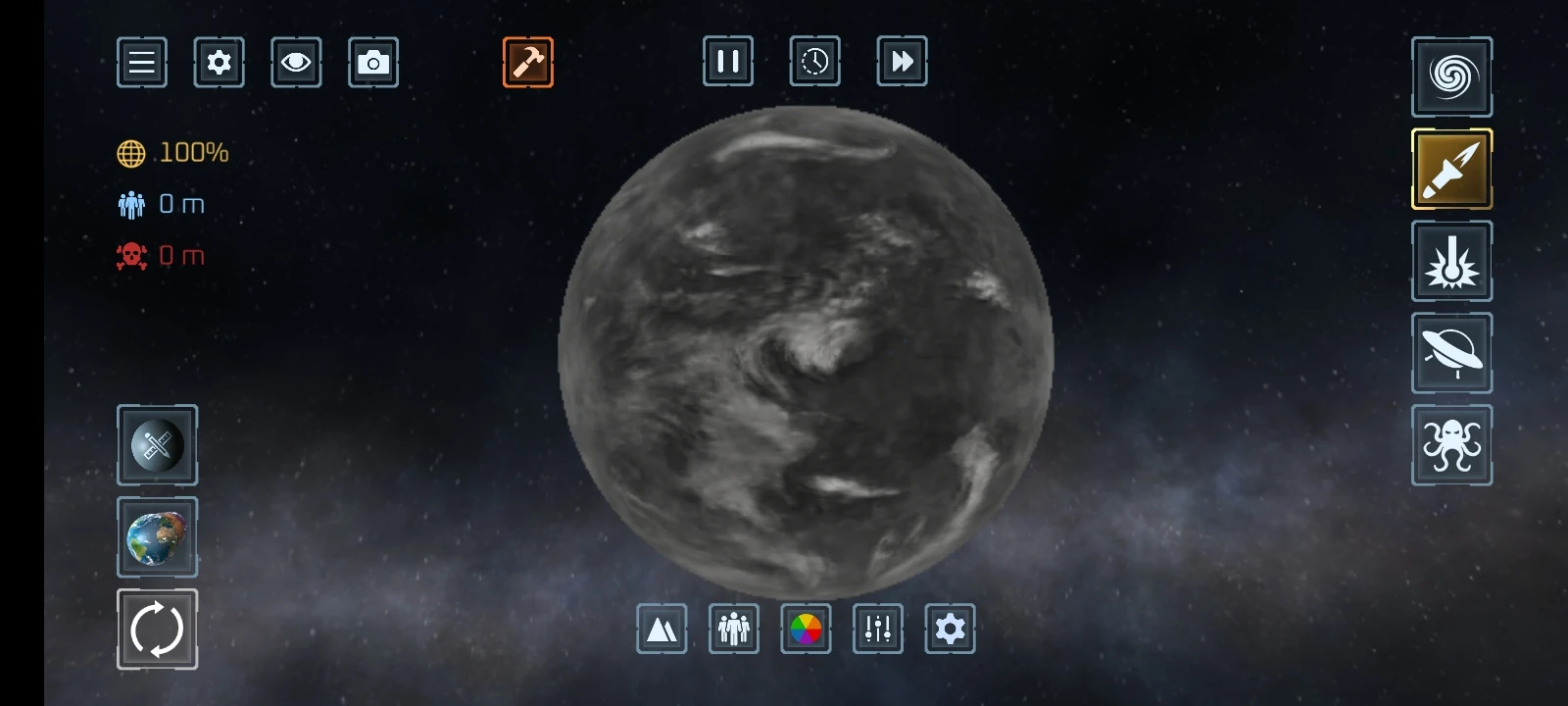Toggle the hammer repair mode
The image size is (1568, 706).
[528, 61]
